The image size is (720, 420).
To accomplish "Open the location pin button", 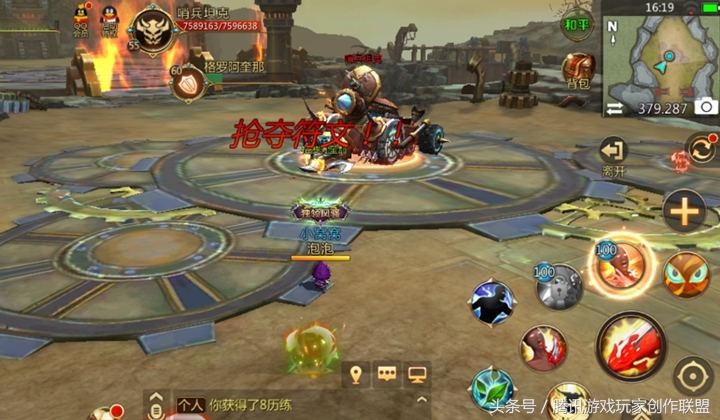I will coord(353,375).
